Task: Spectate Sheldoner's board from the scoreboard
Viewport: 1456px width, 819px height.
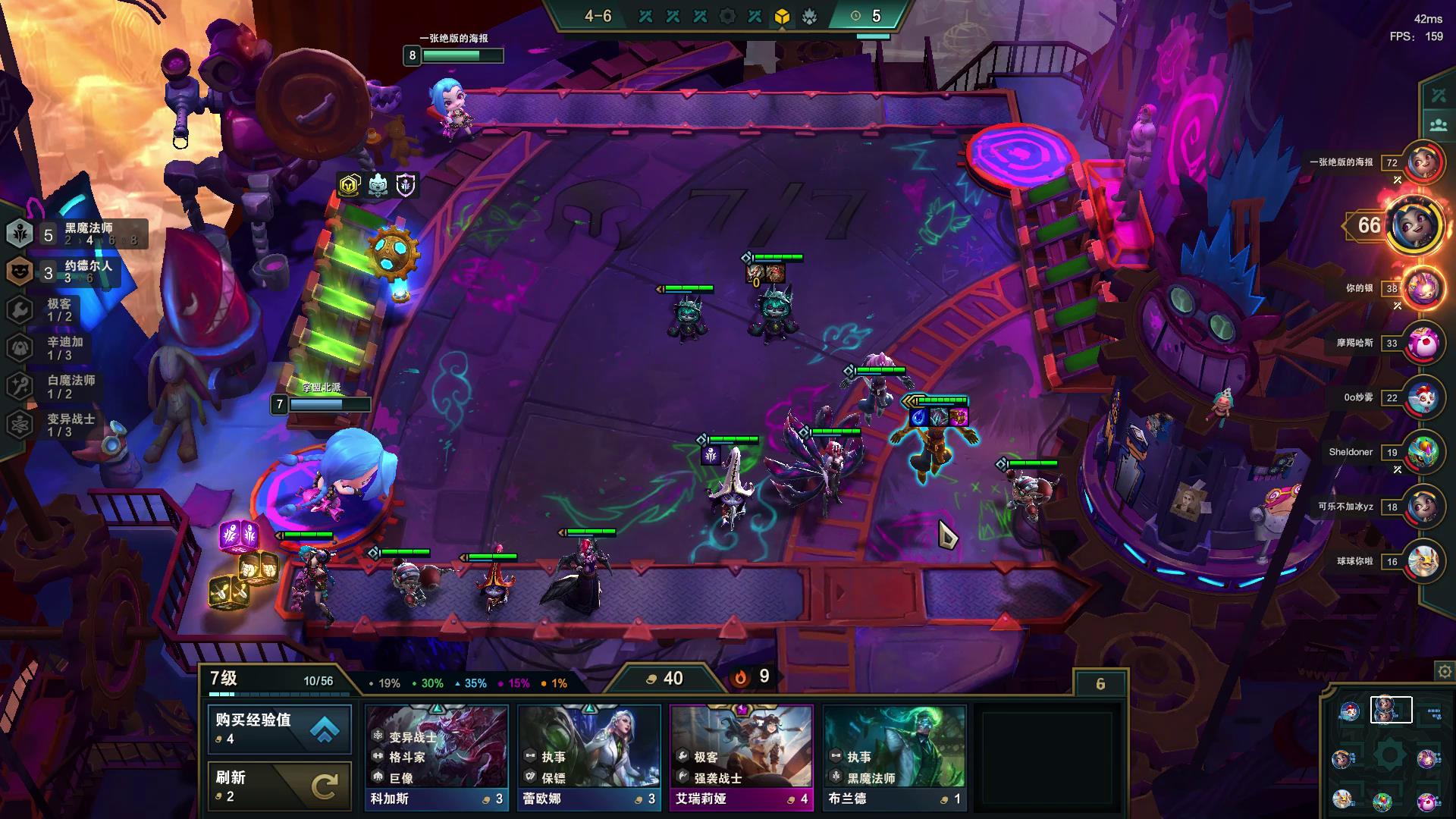Action: tap(1423, 452)
